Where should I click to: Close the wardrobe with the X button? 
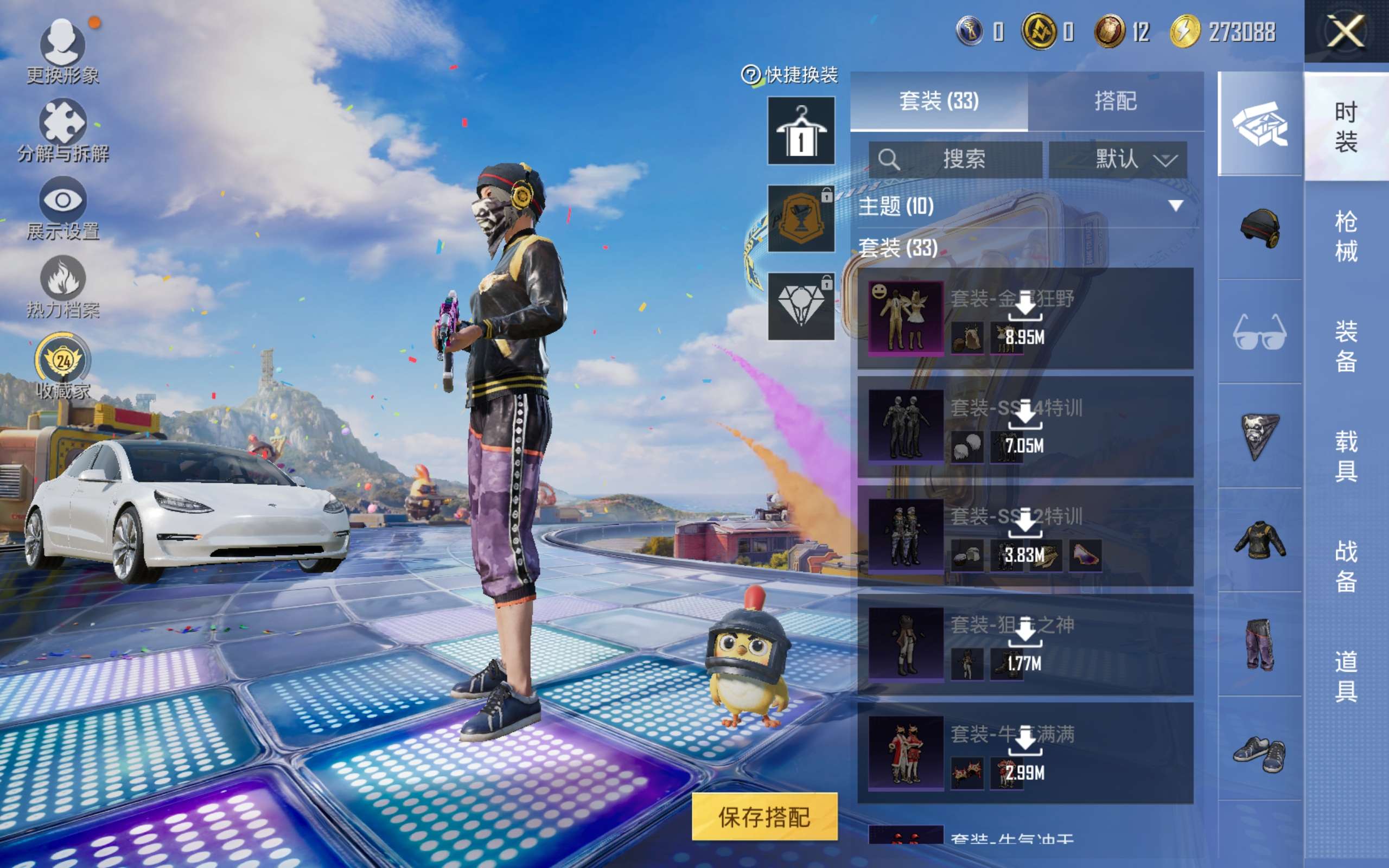[x=1346, y=31]
